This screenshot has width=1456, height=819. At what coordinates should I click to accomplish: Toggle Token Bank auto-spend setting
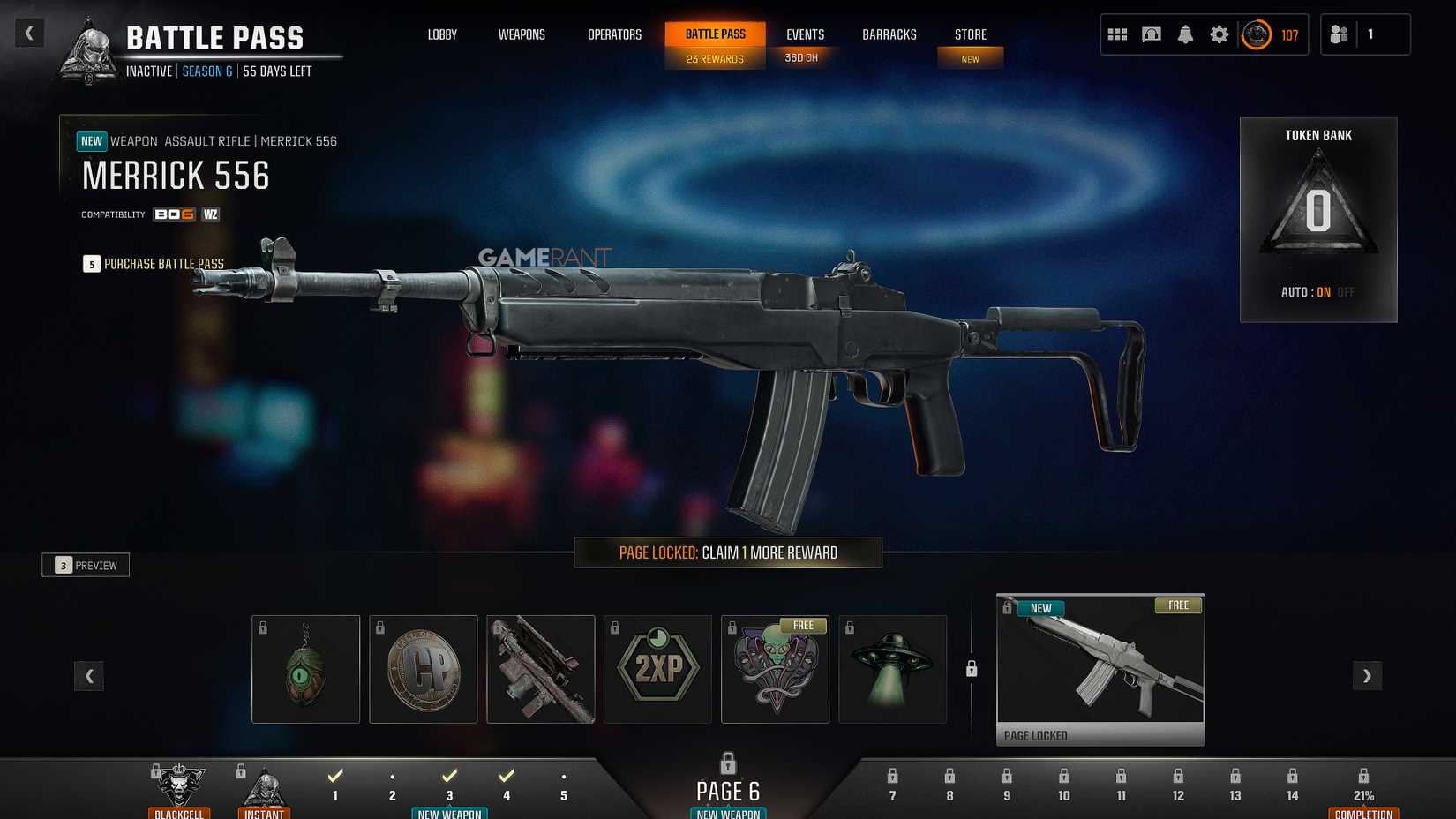(1317, 292)
